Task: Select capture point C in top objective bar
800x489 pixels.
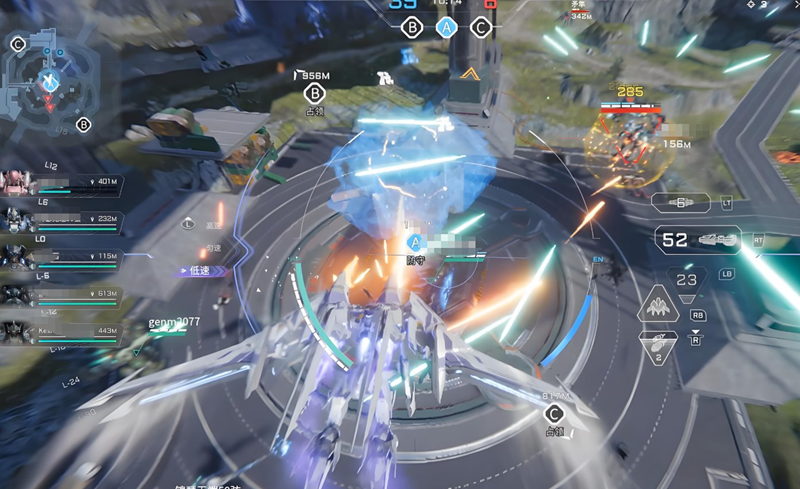Action: (481, 28)
